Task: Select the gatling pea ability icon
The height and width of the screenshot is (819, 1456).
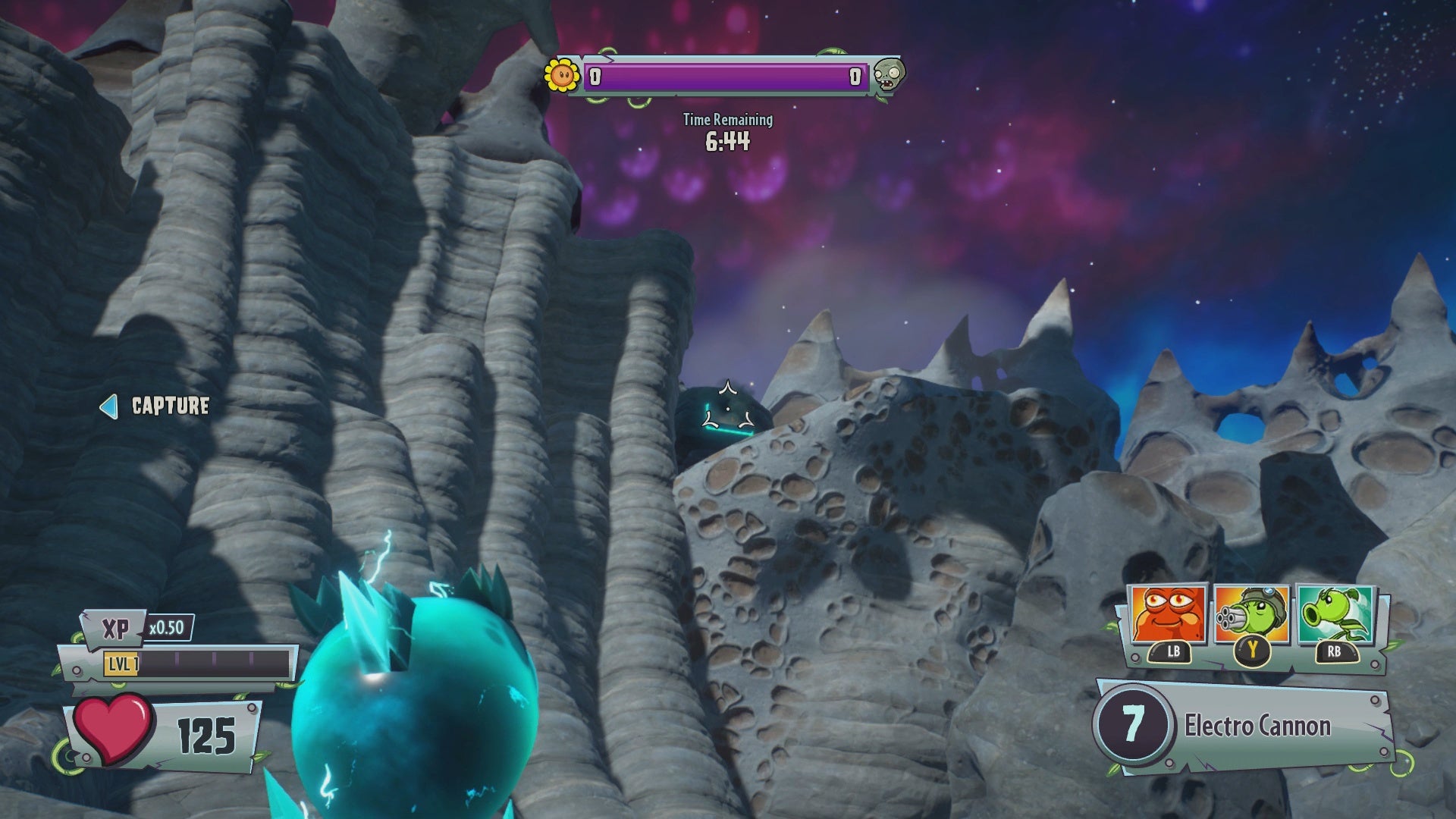Action: coord(1251,615)
